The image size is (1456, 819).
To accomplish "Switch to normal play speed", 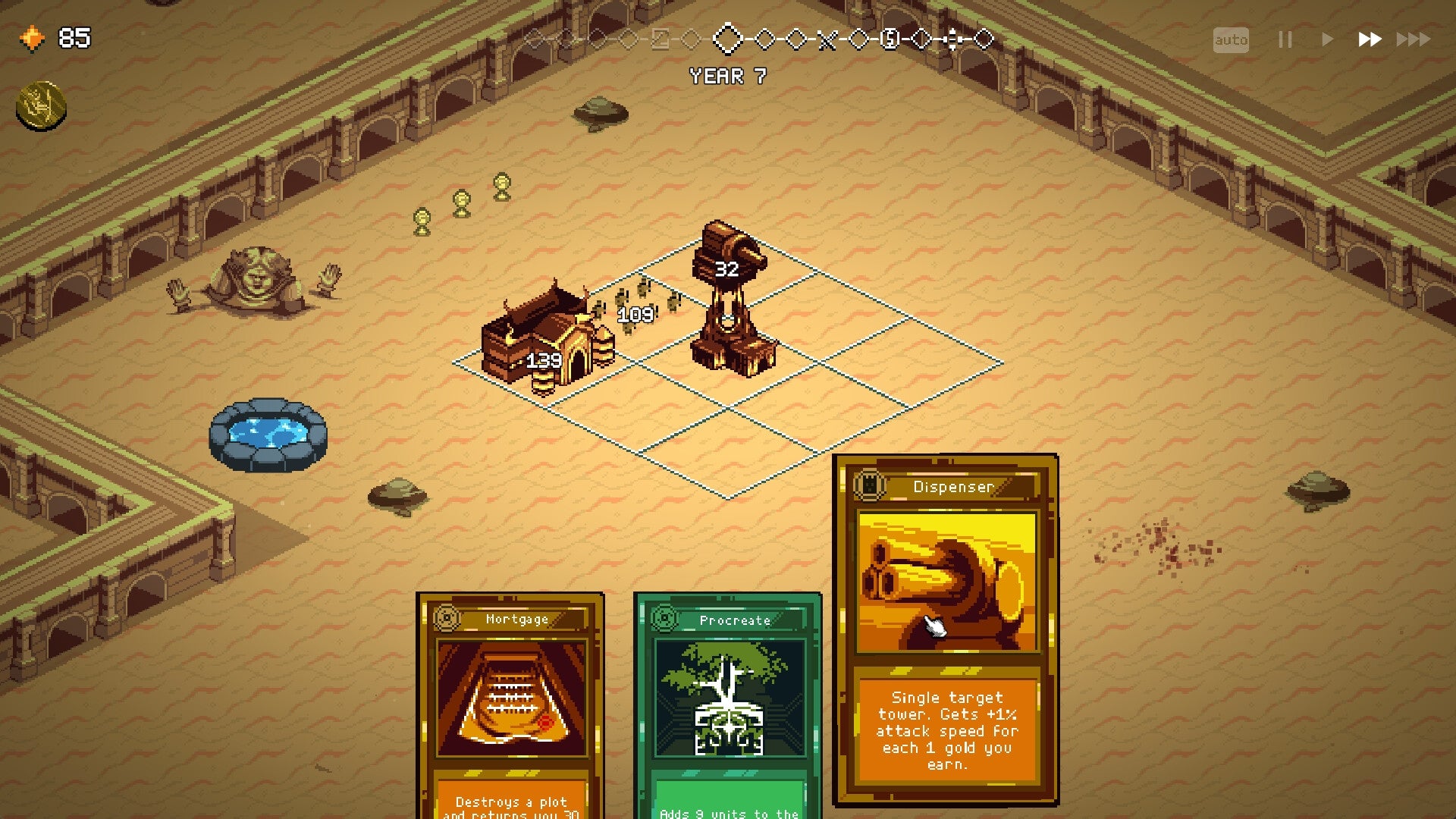I will coord(1327,39).
